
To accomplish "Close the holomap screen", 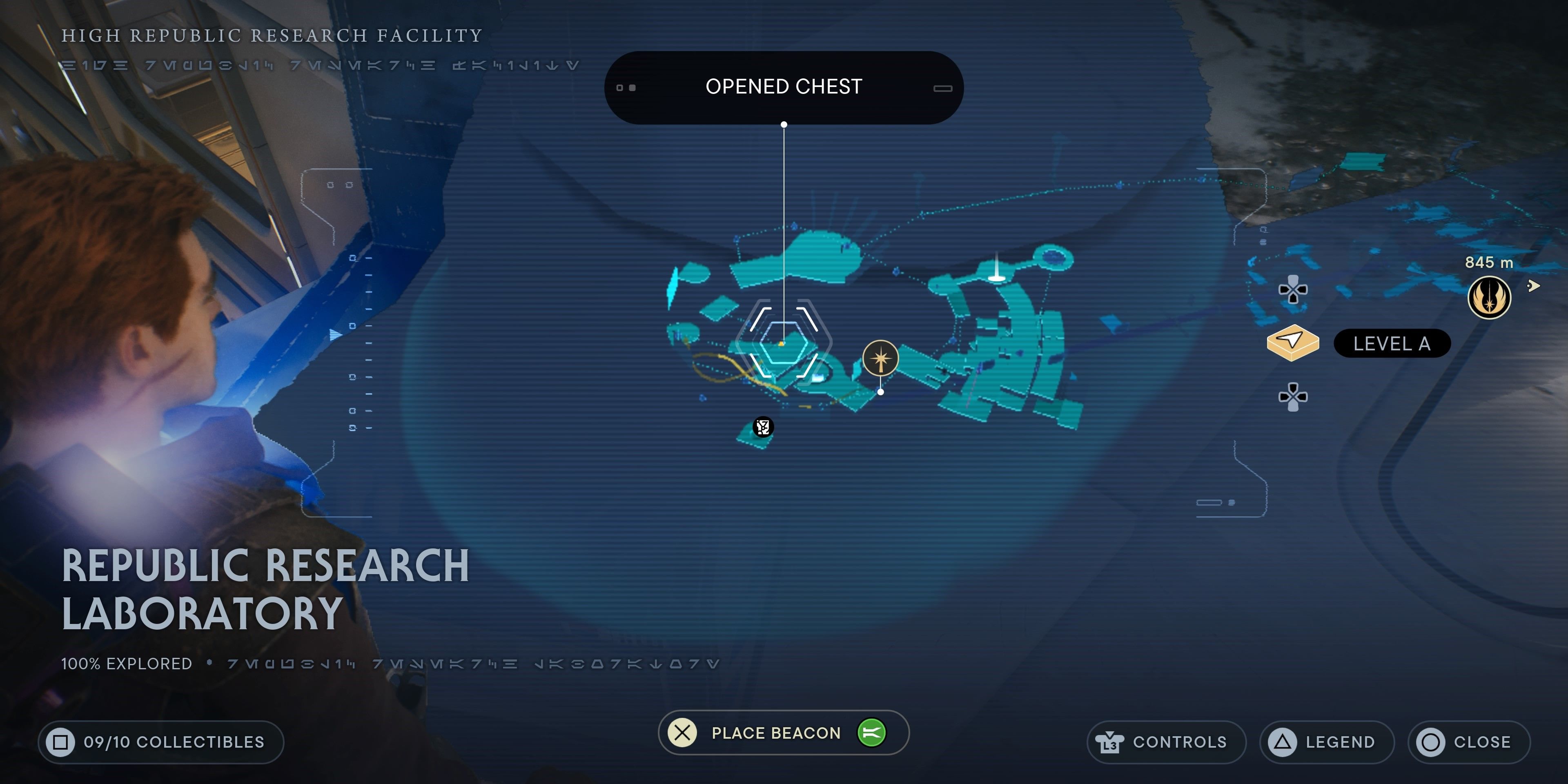I will pyautogui.click(x=1468, y=742).
